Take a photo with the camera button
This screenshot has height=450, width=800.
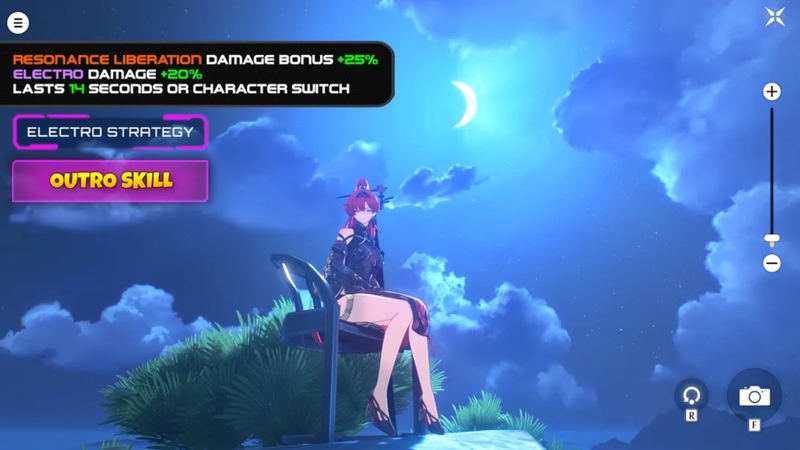point(754,396)
